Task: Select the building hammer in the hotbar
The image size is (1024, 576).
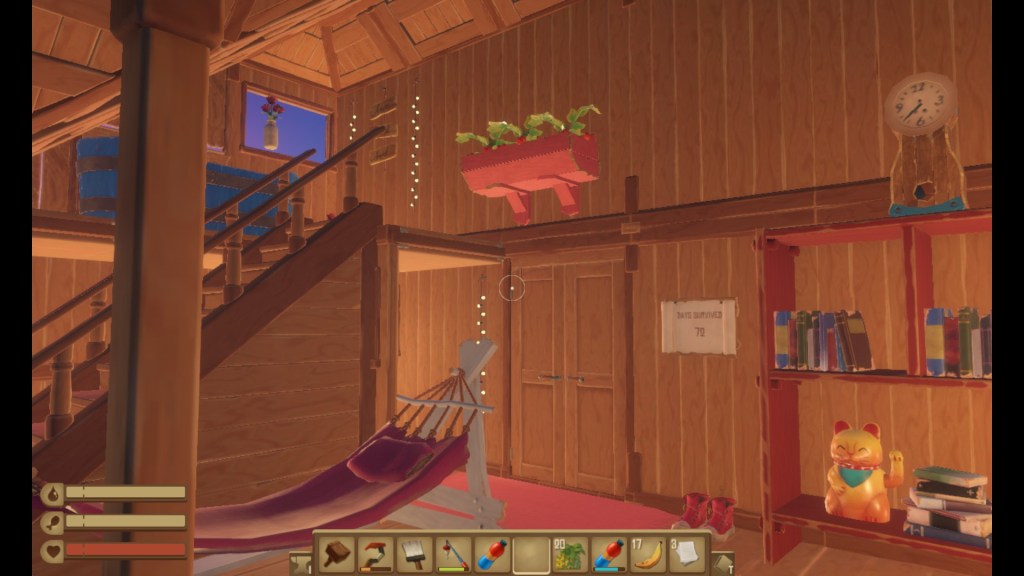Action: [x=336, y=554]
